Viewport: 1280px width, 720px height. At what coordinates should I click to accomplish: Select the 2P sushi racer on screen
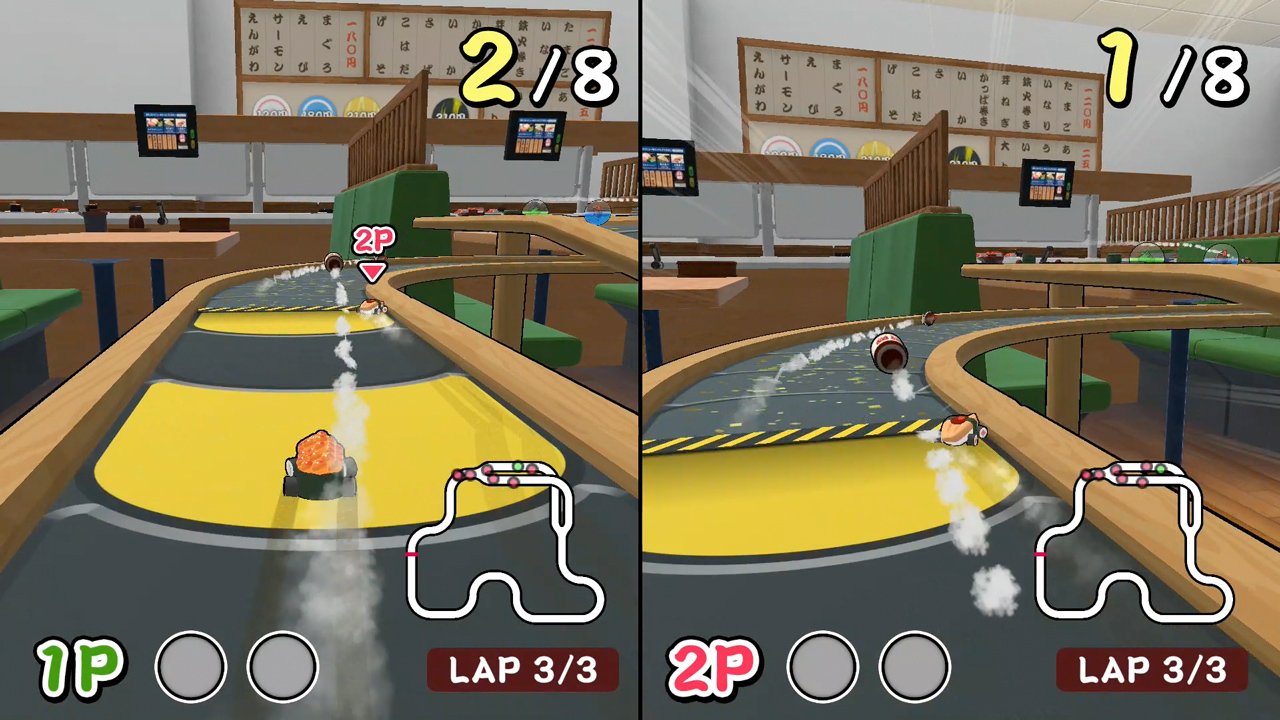tap(370, 308)
